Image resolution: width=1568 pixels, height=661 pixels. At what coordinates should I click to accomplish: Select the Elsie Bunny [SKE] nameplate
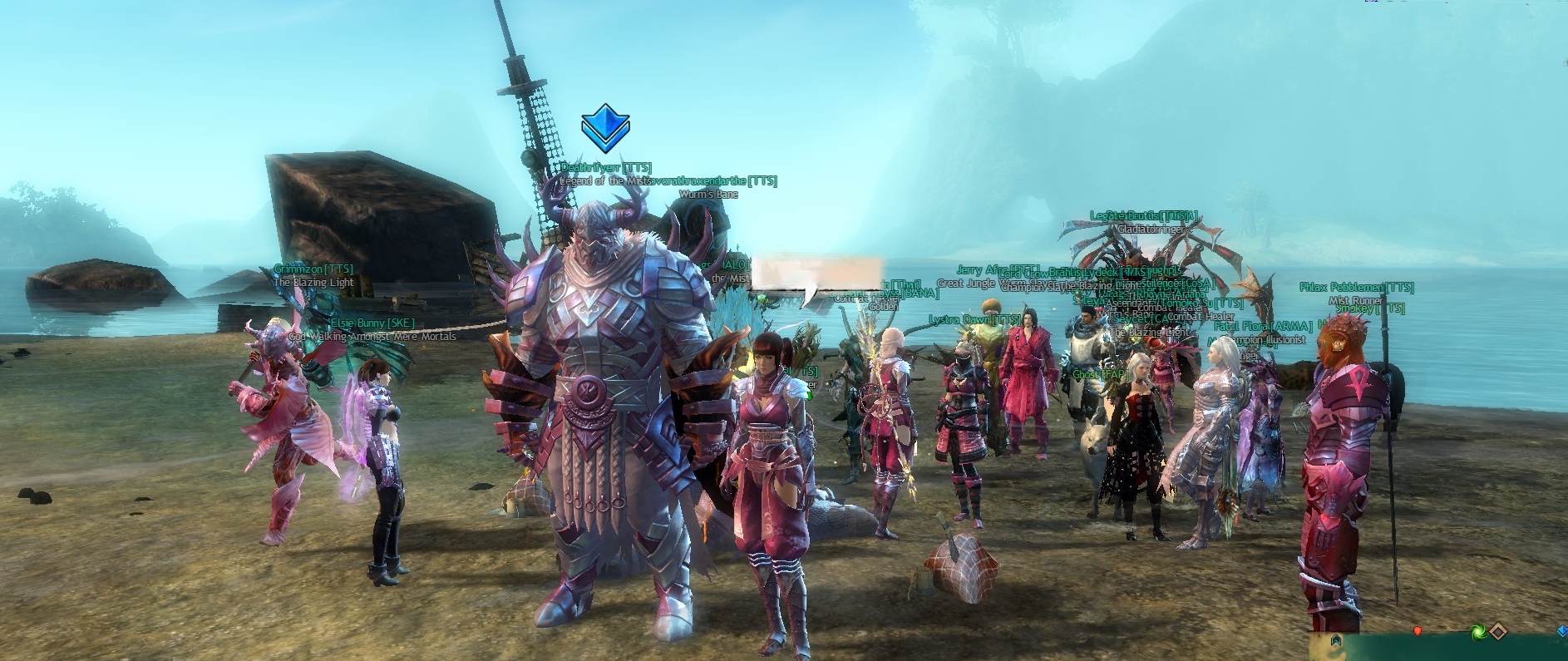point(372,323)
